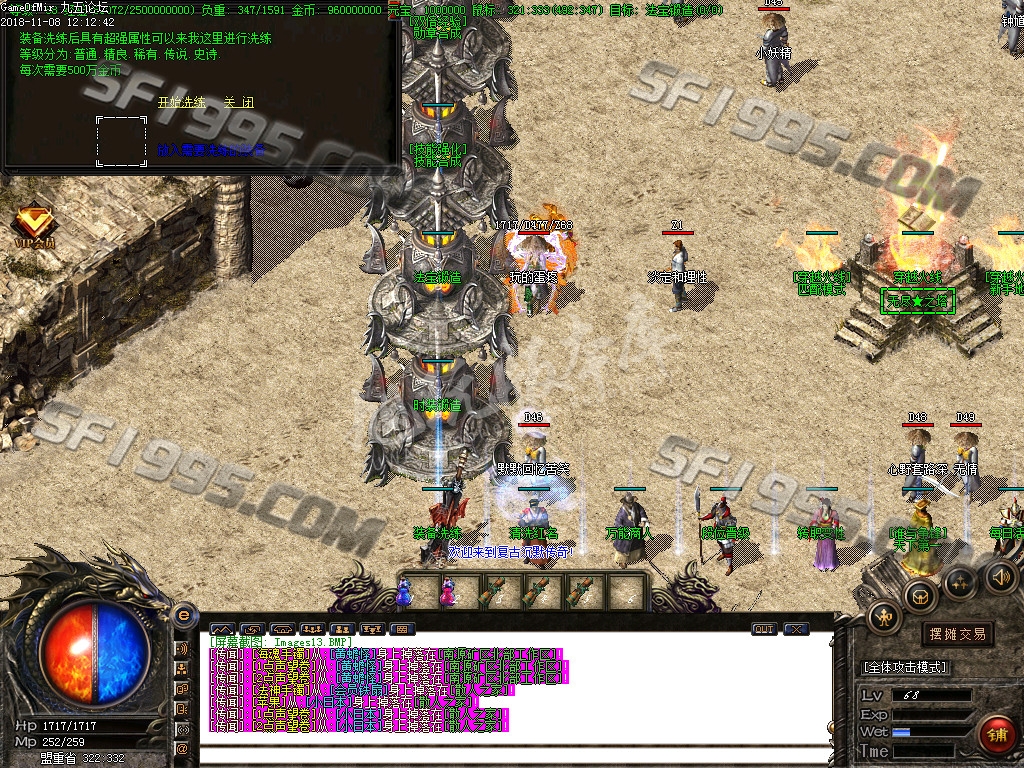
Task: Click the first chat toolbar button
Action: coord(220,629)
